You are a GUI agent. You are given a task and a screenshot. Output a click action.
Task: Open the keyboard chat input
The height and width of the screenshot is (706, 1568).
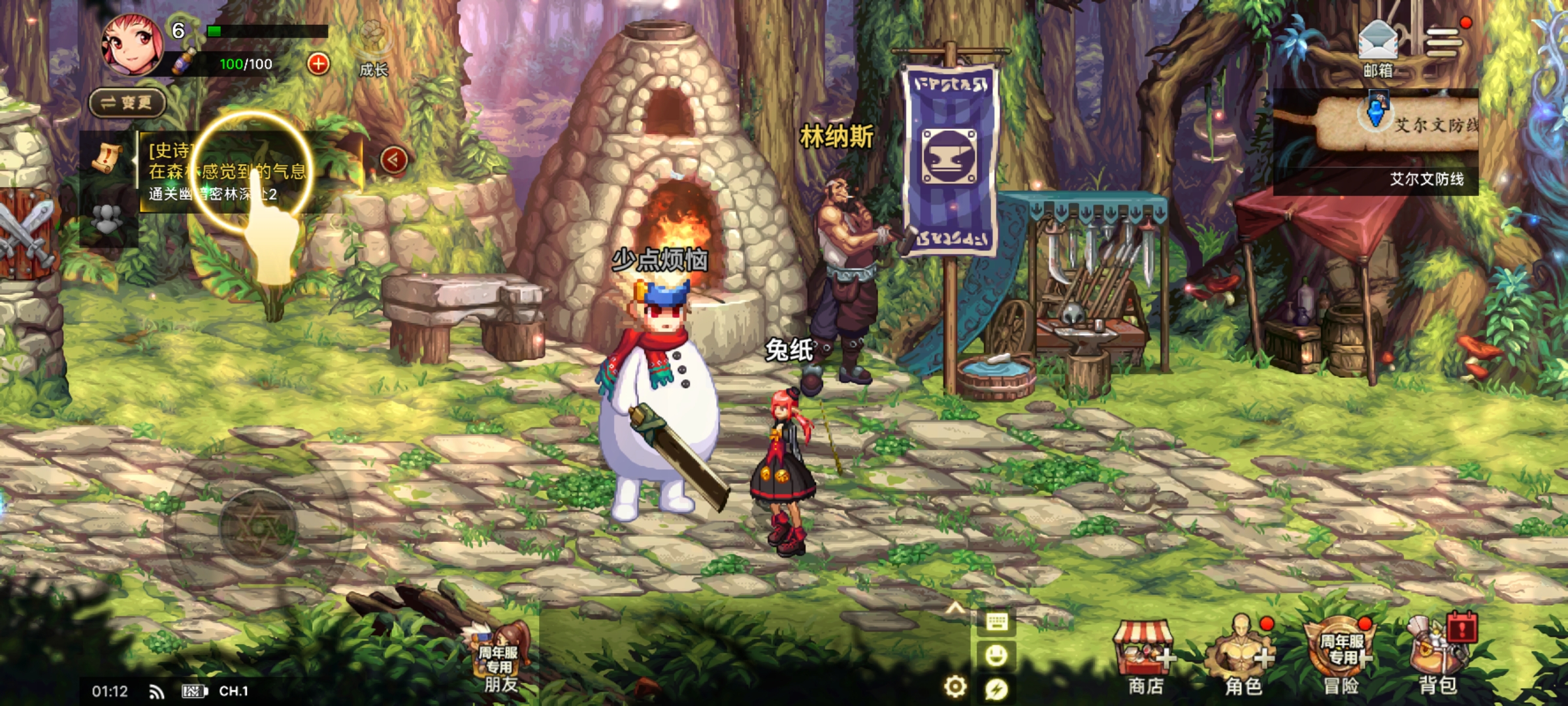[x=996, y=622]
